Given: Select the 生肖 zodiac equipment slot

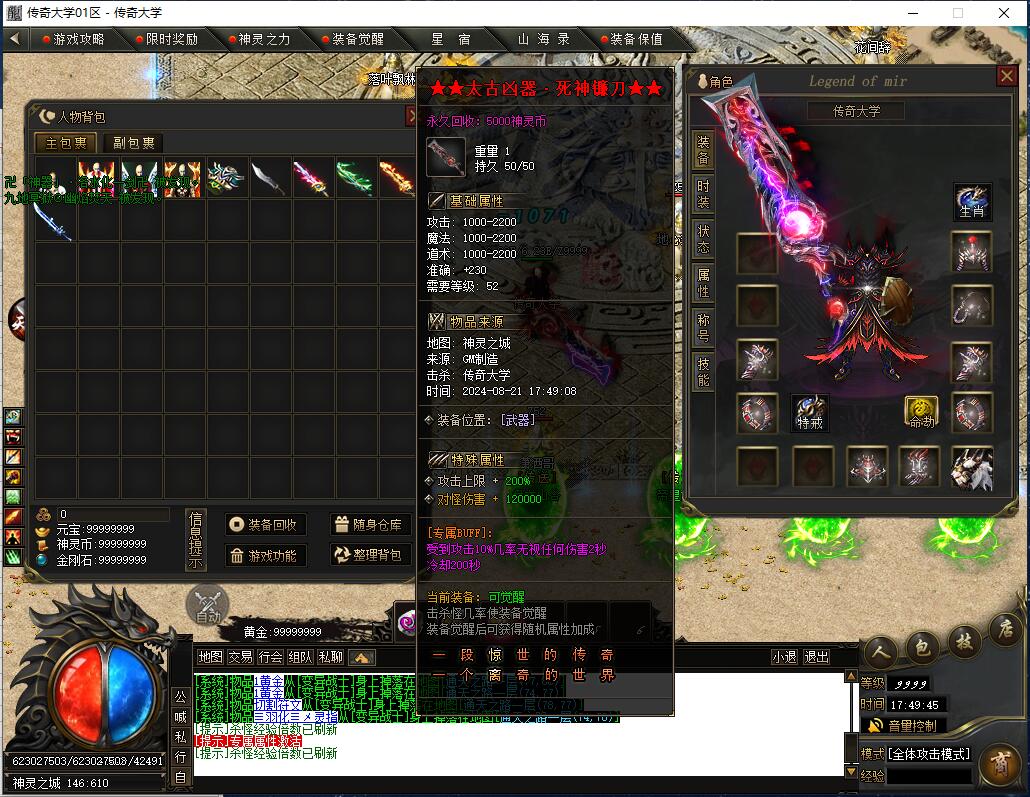Looking at the screenshot, I should tap(972, 202).
